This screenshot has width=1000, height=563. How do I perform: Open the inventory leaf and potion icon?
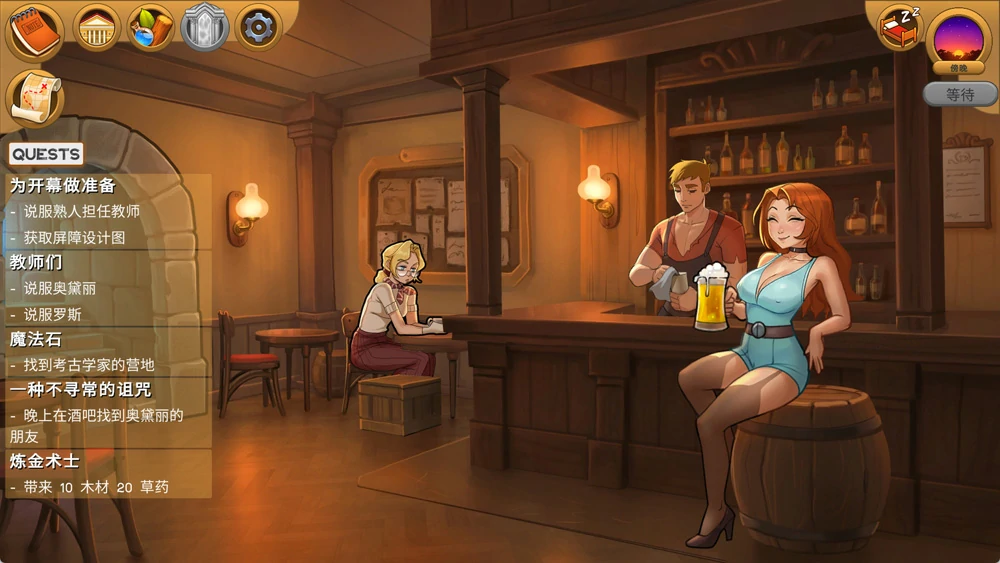coord(151,28)
